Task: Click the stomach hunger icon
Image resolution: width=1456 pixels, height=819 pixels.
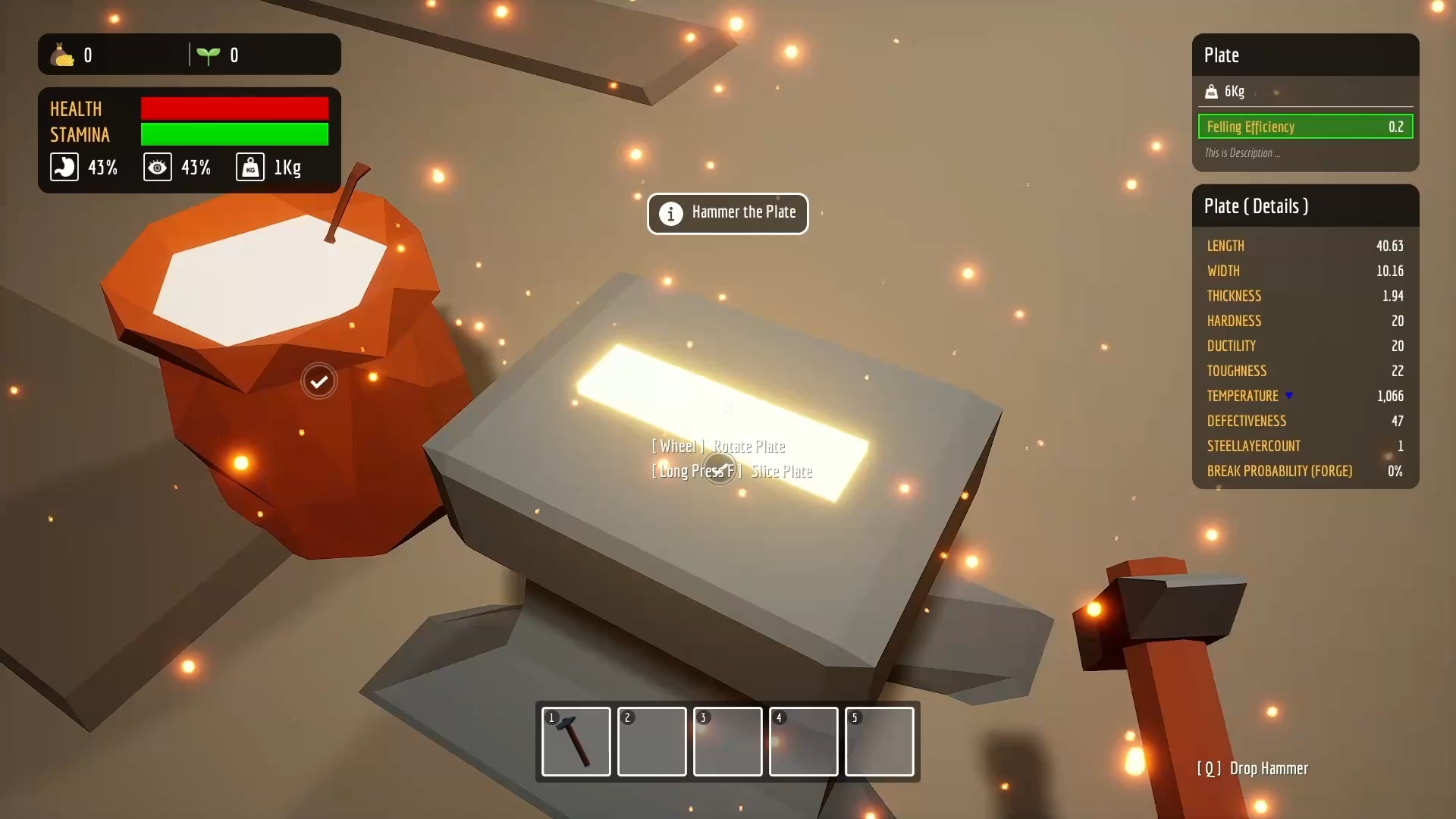Action: (64, 167)
